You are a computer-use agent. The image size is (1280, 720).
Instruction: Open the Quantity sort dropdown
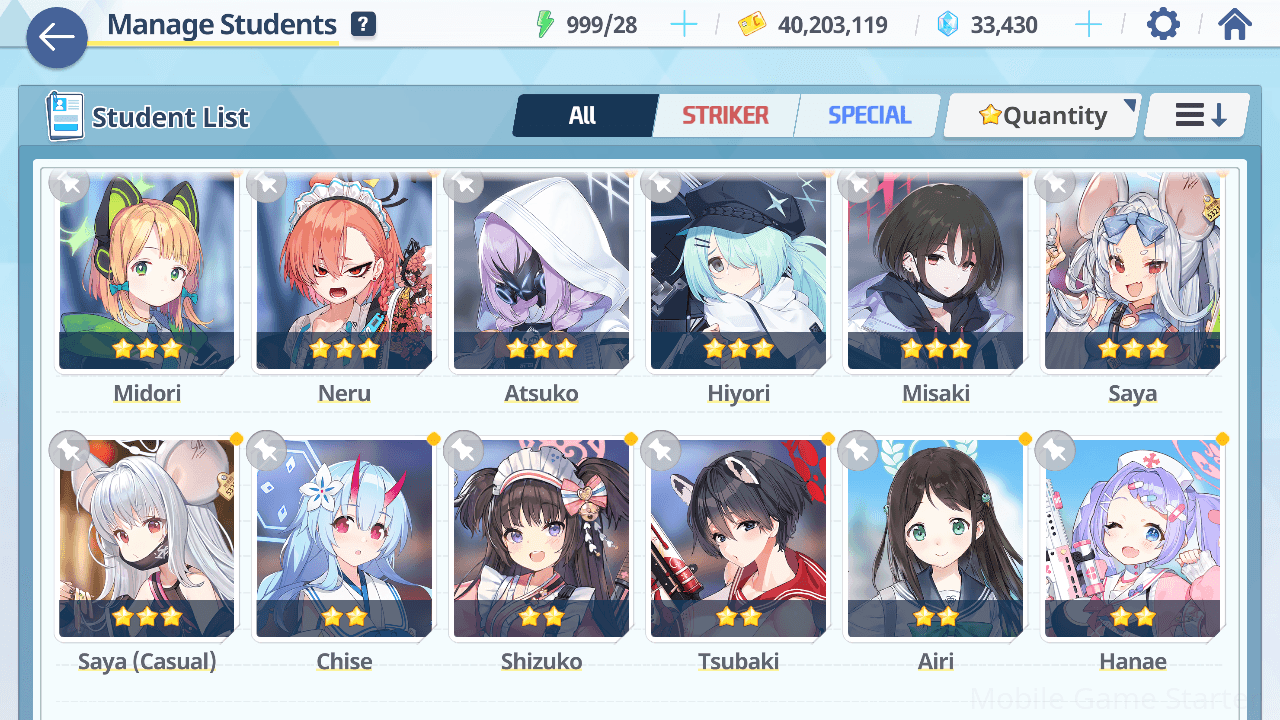pyautogui.click(x=1042, y=116)
